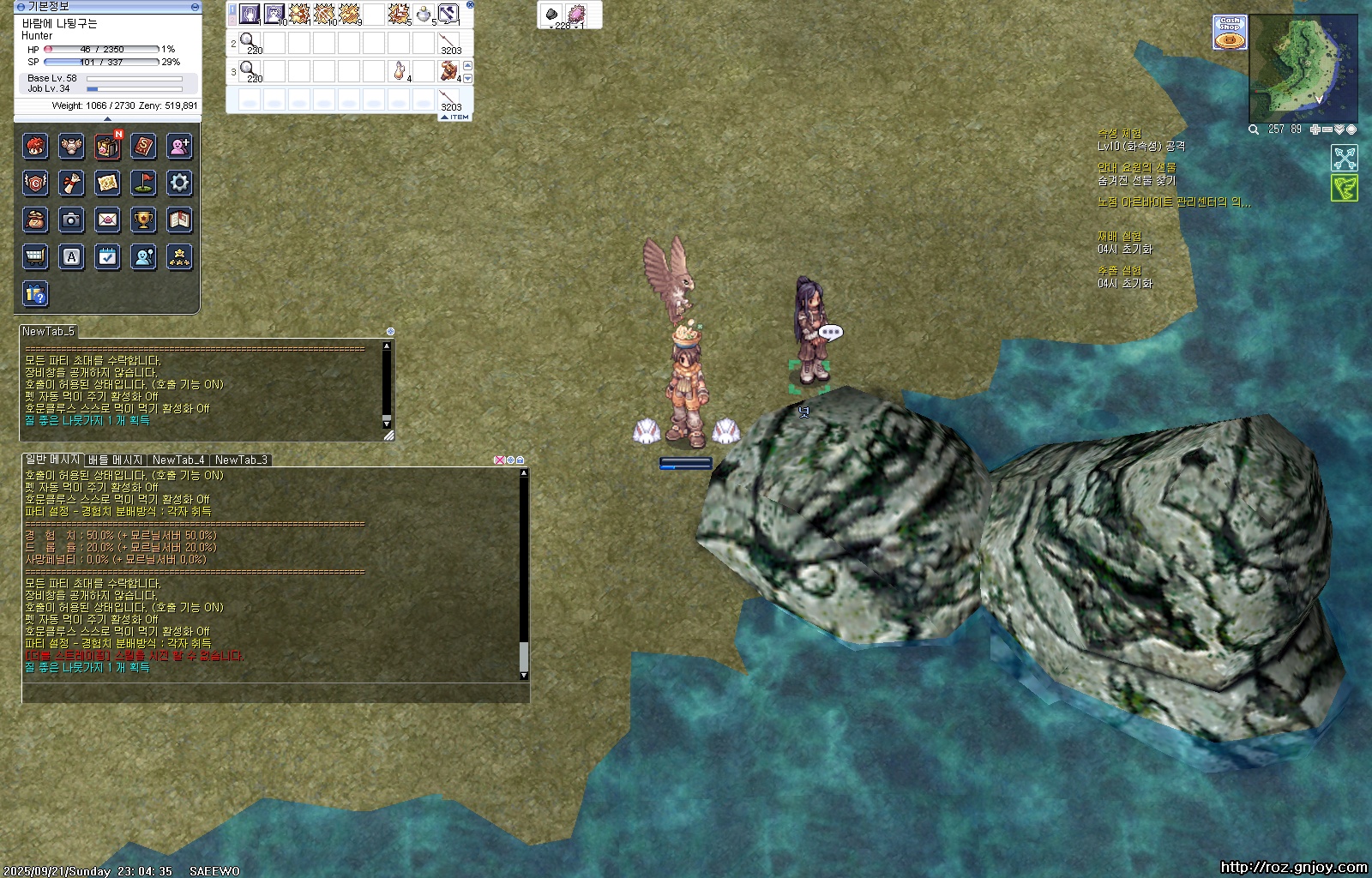The height and width of the screenshot is (878, 1372).
Task: Open the achievements trophy icon
Action: (143, 219)
